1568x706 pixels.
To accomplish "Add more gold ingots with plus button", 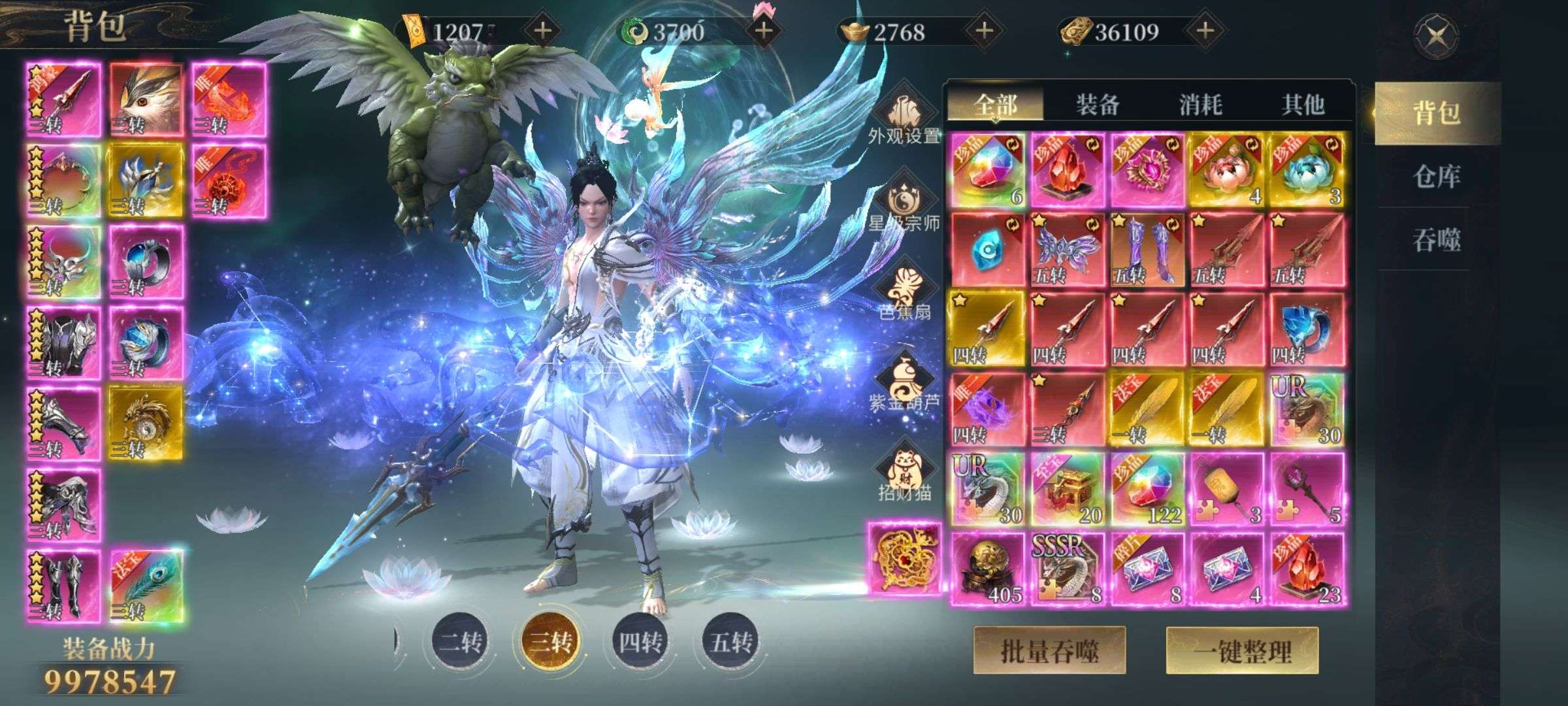I will point(984,31).
